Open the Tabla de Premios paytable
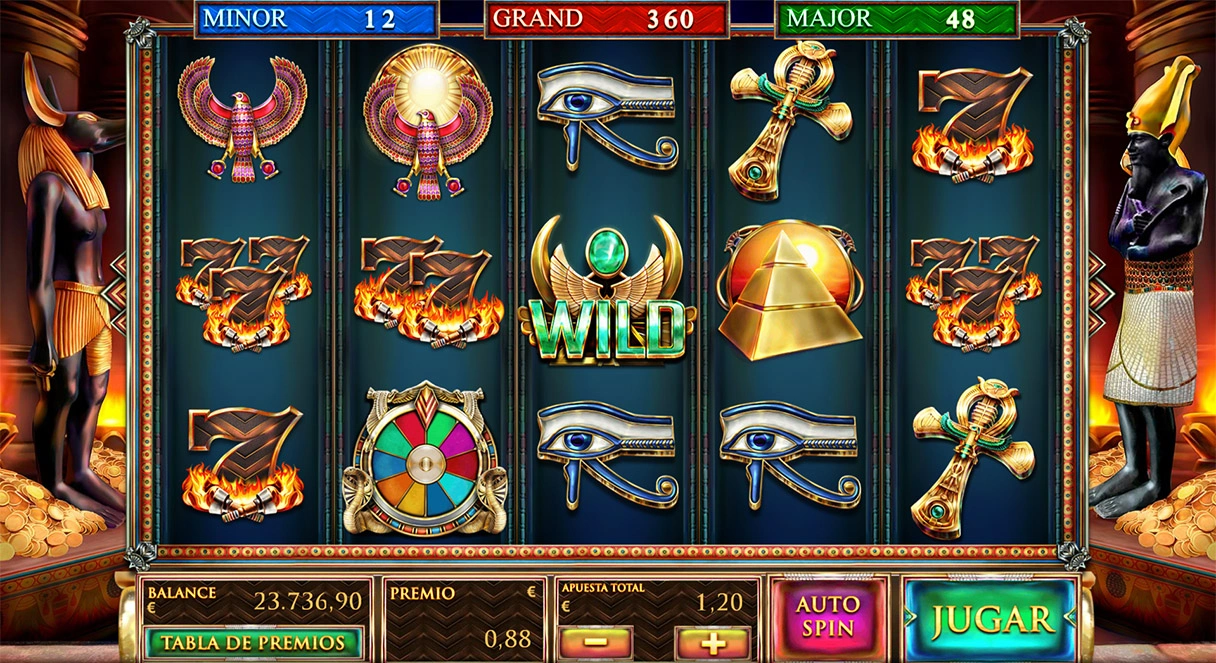Screen dimensions: 1216x663 click(253, 643)
